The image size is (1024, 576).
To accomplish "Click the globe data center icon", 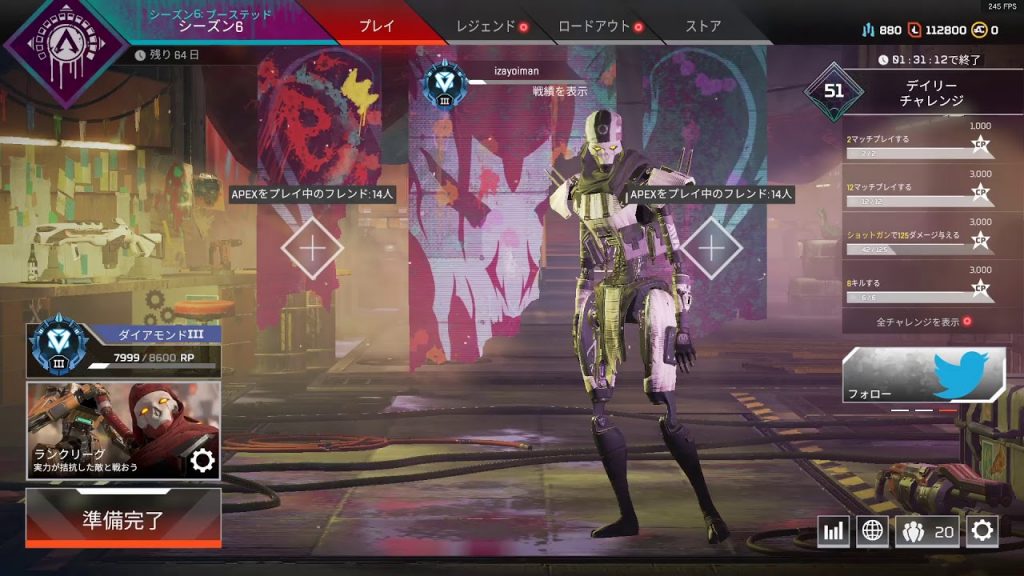I will pyautogui.click(x=872, y=531).
